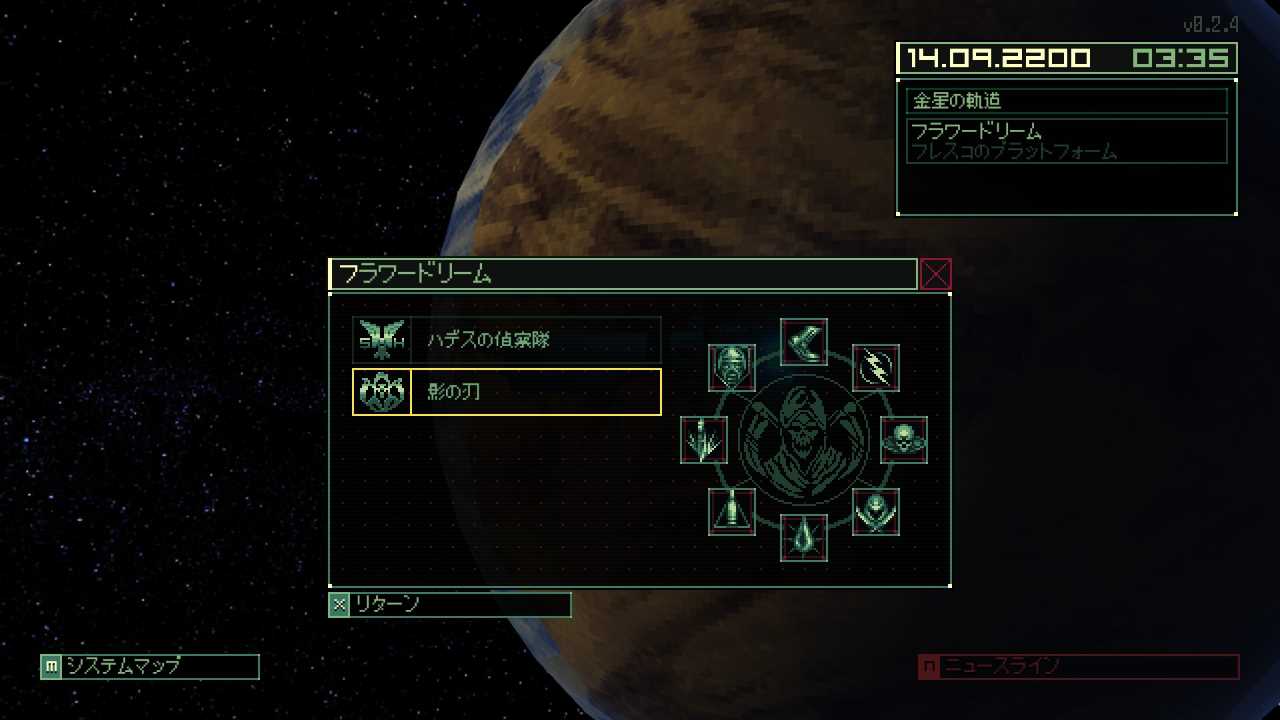Select the masked face icon
This screenshot has width=1280, height=720.
click(732, 368)
